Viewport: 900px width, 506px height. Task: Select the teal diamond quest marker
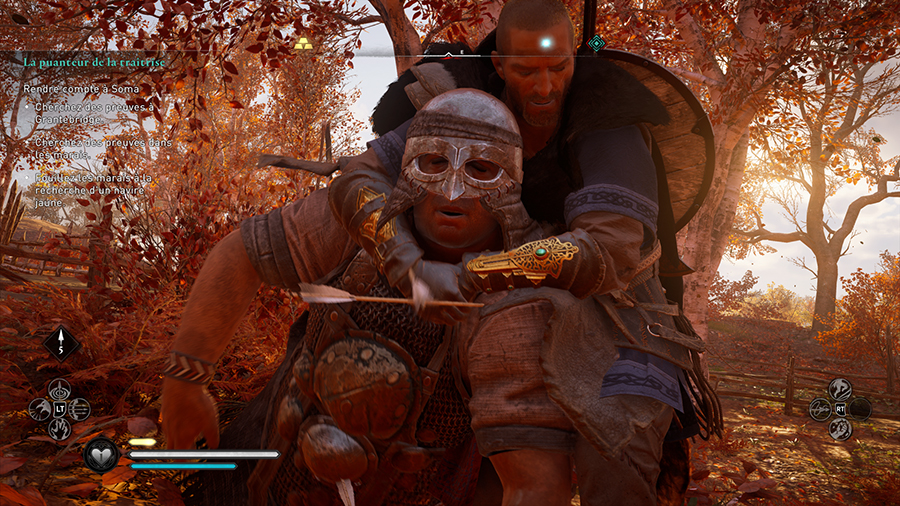(597, 43)
